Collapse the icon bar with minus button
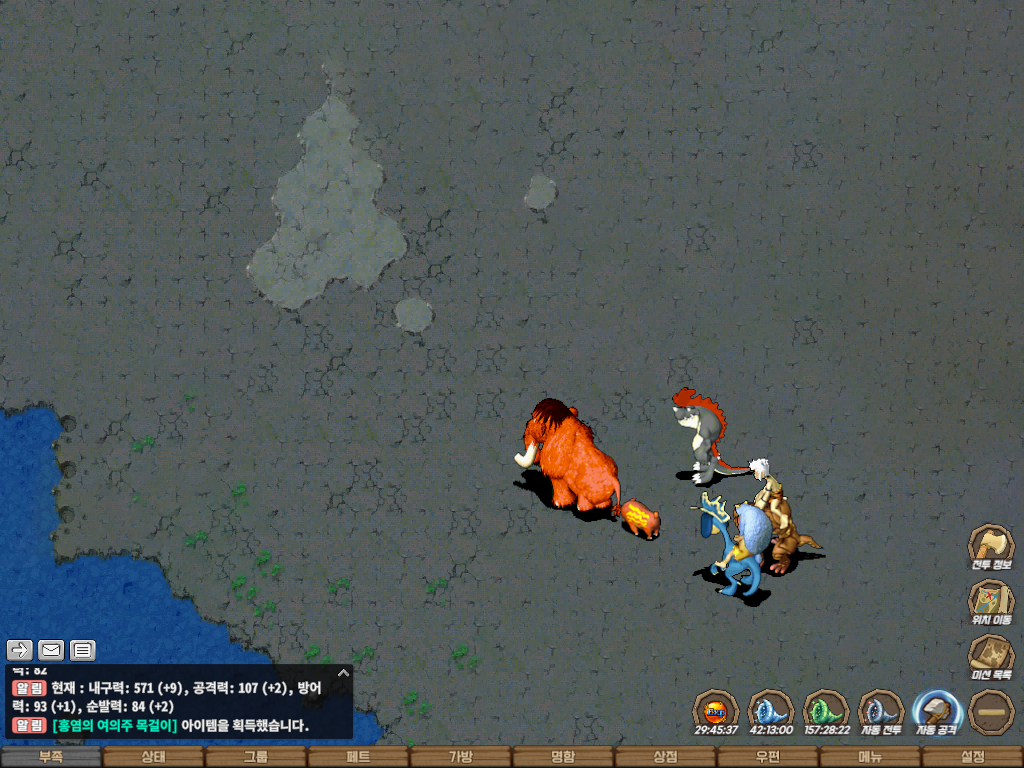 991,710
